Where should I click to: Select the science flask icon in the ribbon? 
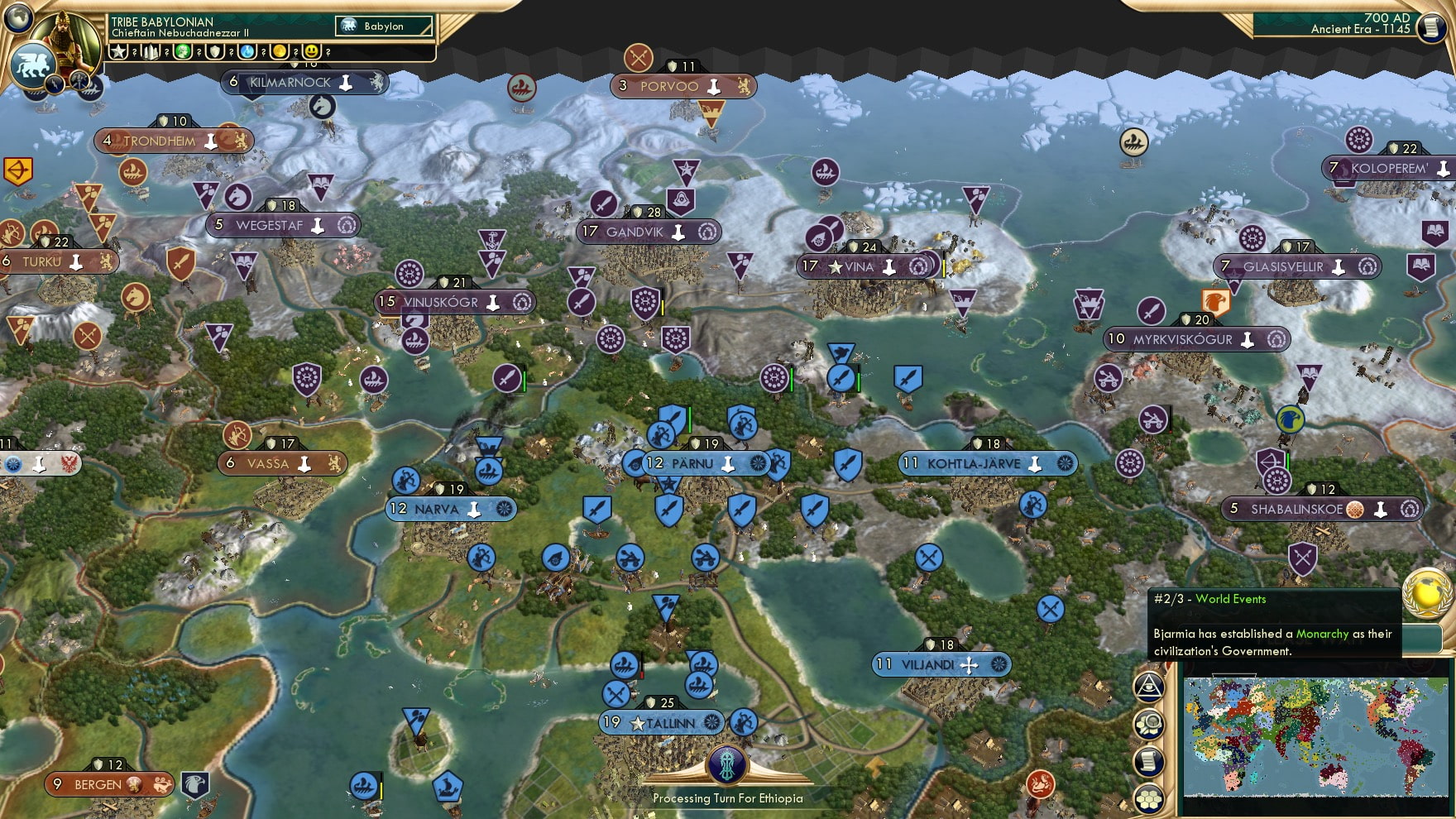247,51
